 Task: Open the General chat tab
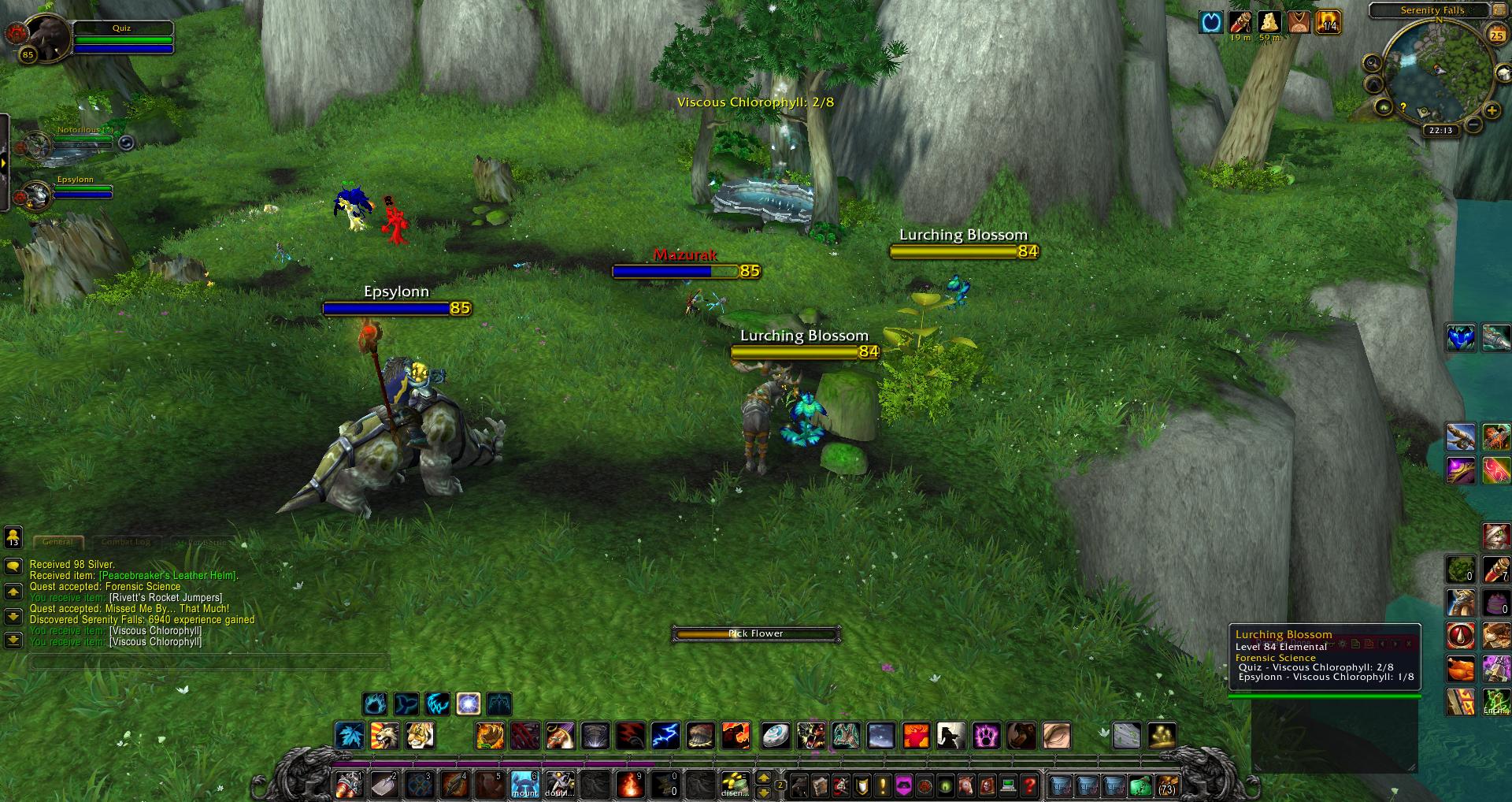[57, 542]
